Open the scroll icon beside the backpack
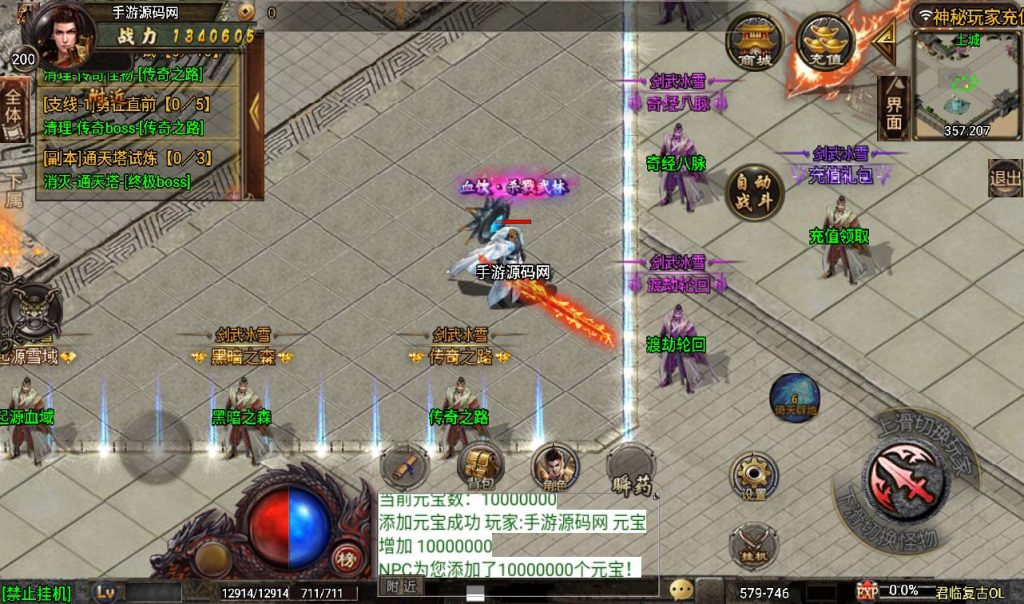The width and height of the screenshot is (1024, 604). pyautogui.click(x=405, y=466)
